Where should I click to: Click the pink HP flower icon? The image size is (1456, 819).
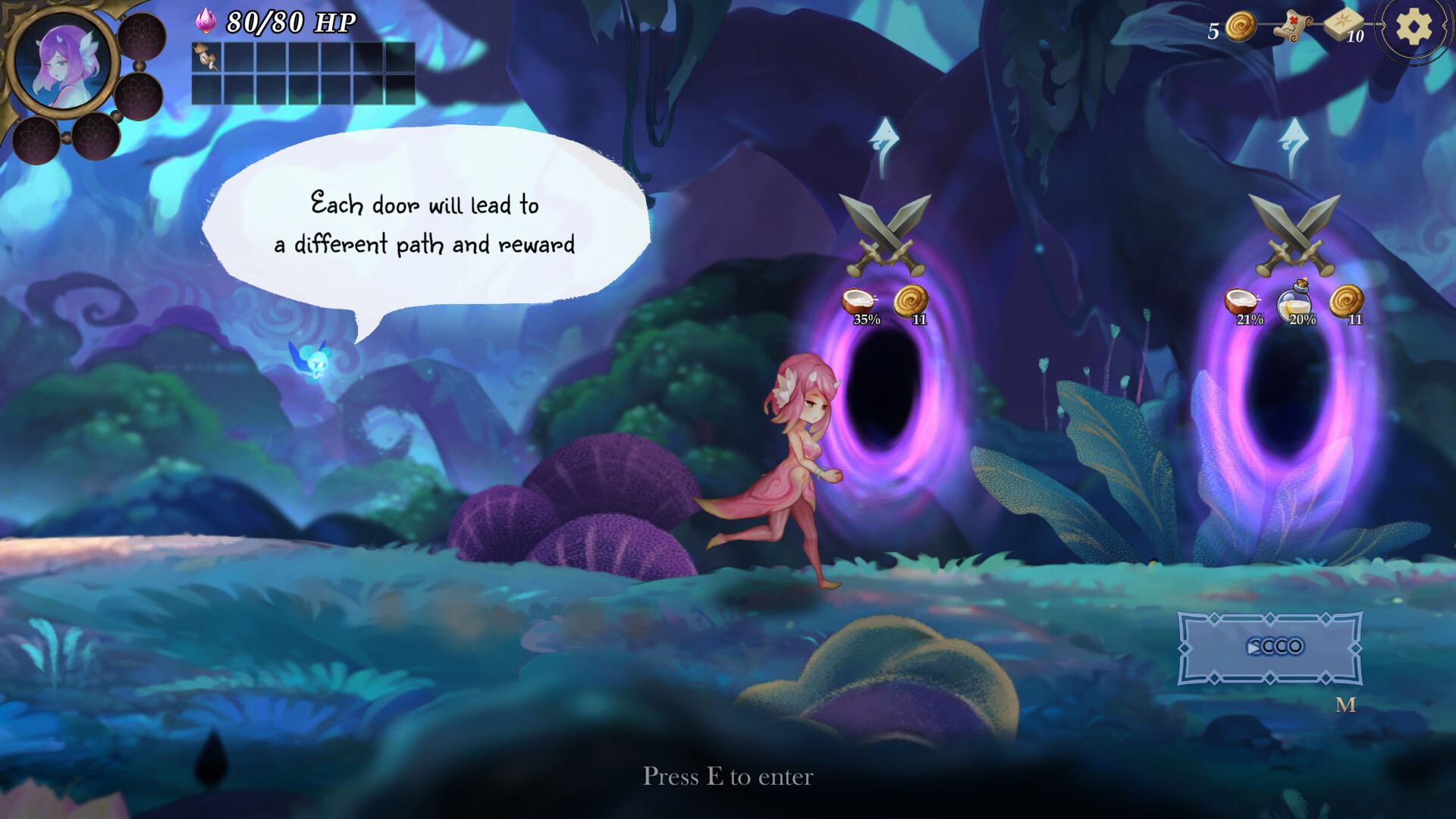pos(206,20)
